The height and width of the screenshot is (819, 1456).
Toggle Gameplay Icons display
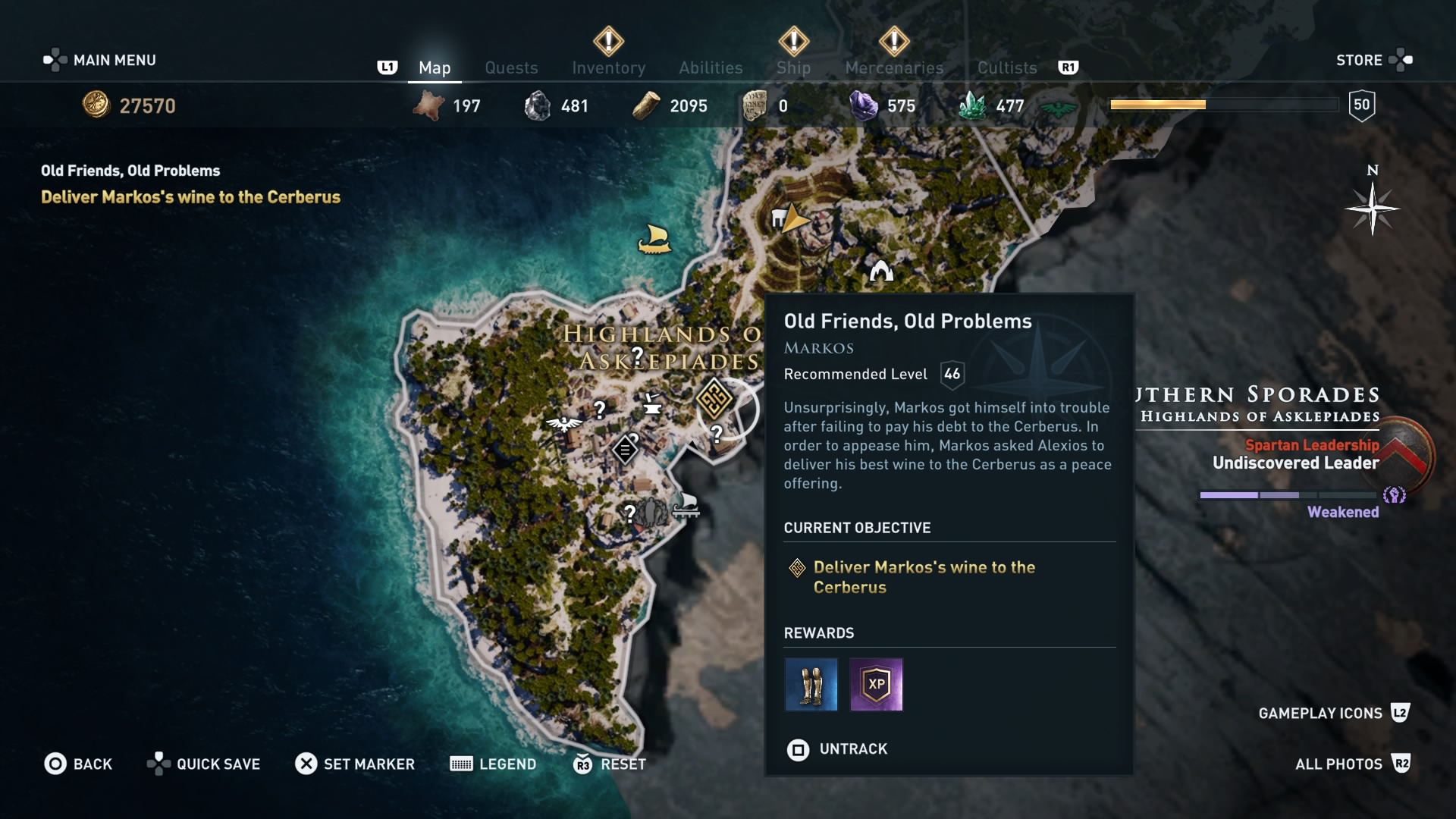(1321, 713)
